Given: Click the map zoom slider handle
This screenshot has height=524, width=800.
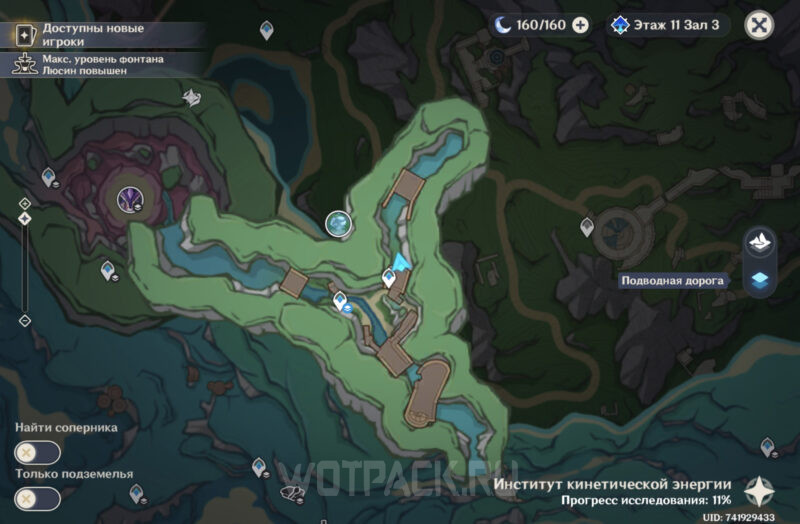Looking at the screenshot, I should 25,218.
